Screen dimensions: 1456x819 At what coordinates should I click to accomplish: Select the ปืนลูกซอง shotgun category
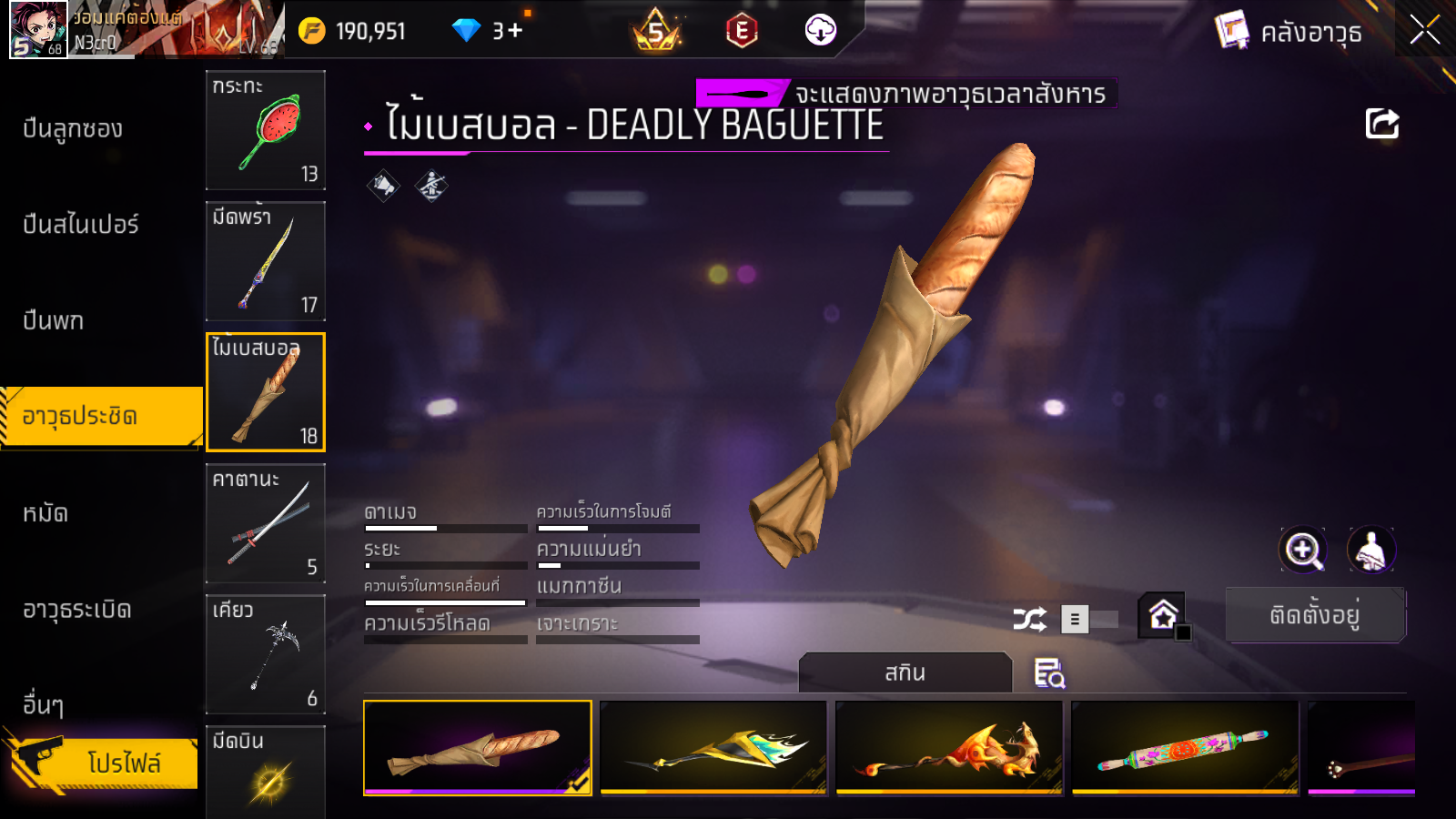point(73,129)
